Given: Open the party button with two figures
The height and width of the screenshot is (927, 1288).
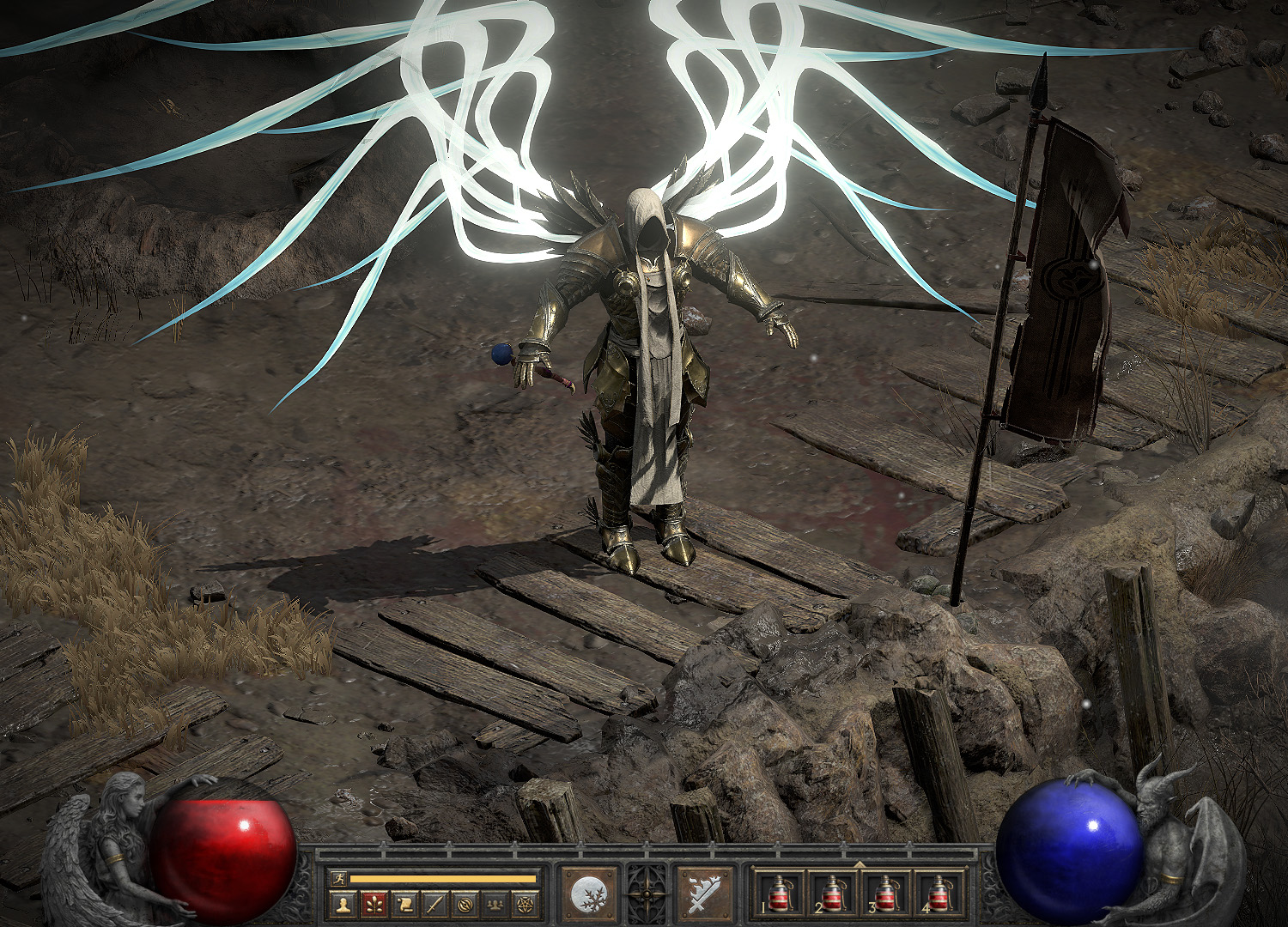Looking at the screenshot, I should 495,904.
